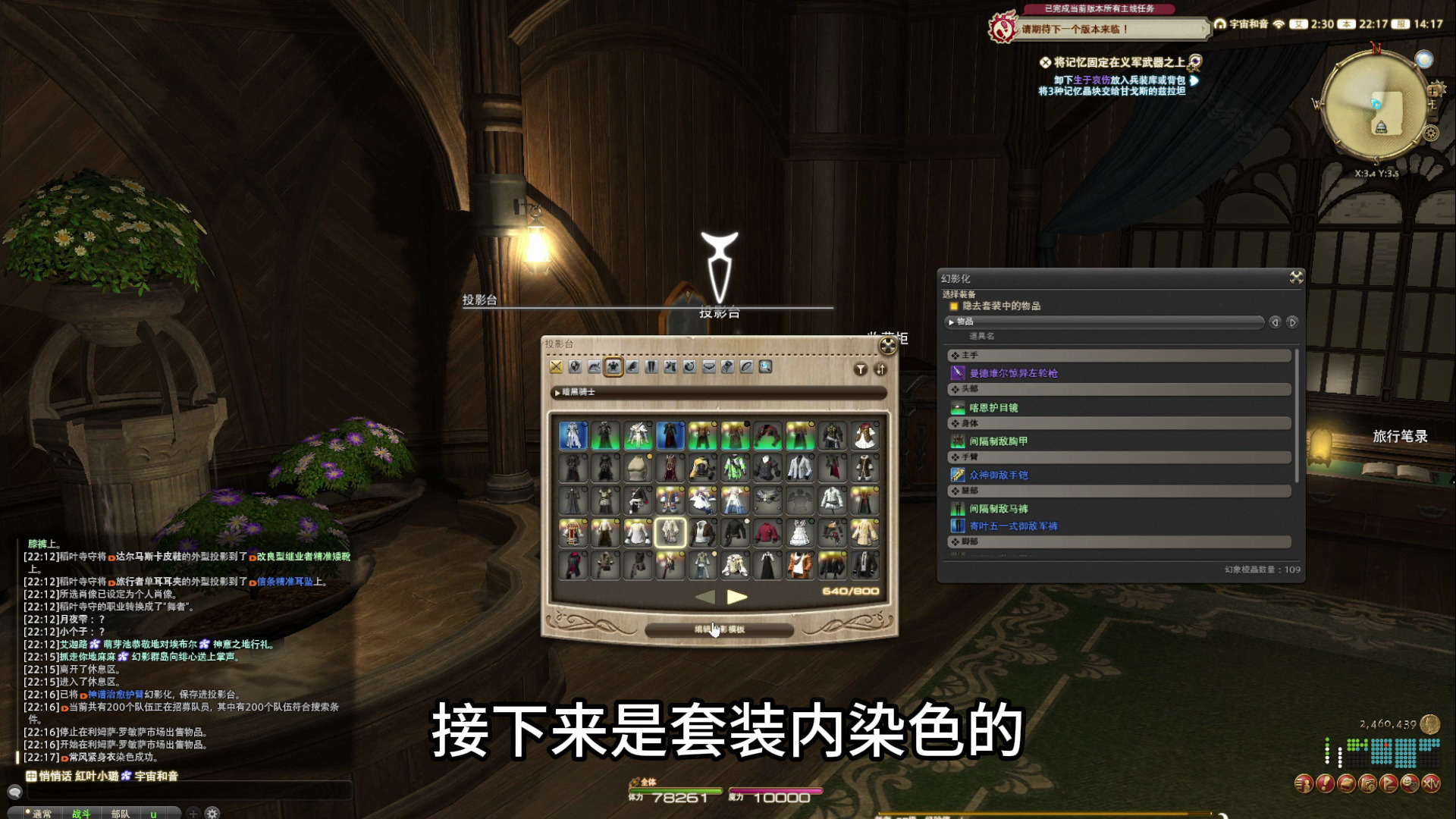The width and height of the screenshot is (1456, 819).
Task: Switch to the 部队 chat tab
Action: [x=121, y=814]
